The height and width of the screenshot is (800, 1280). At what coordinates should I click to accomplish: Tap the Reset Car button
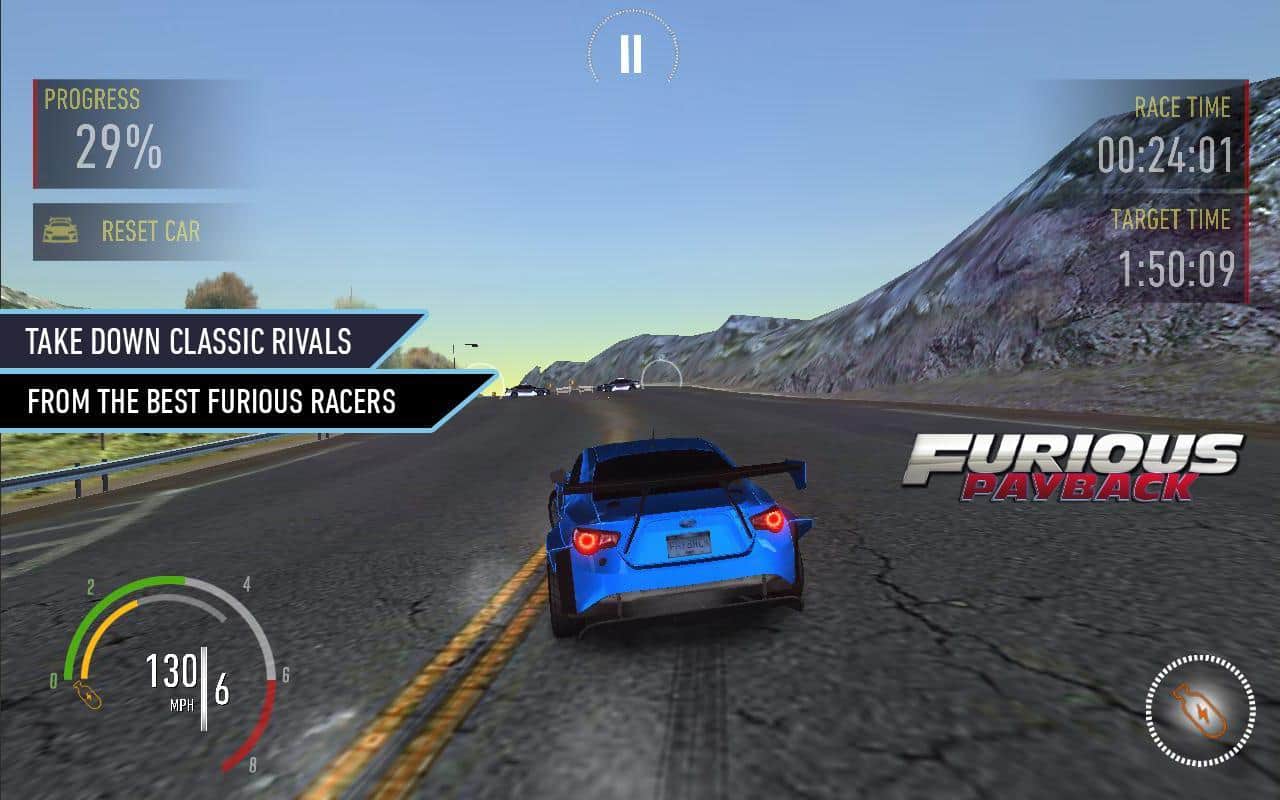tap(130, 232)
